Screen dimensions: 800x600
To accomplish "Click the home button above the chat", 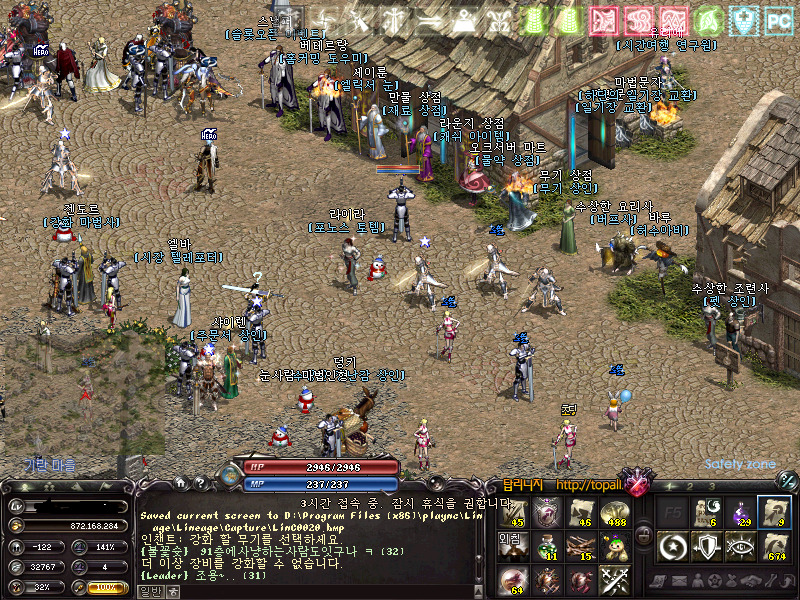I will point(182,482).
